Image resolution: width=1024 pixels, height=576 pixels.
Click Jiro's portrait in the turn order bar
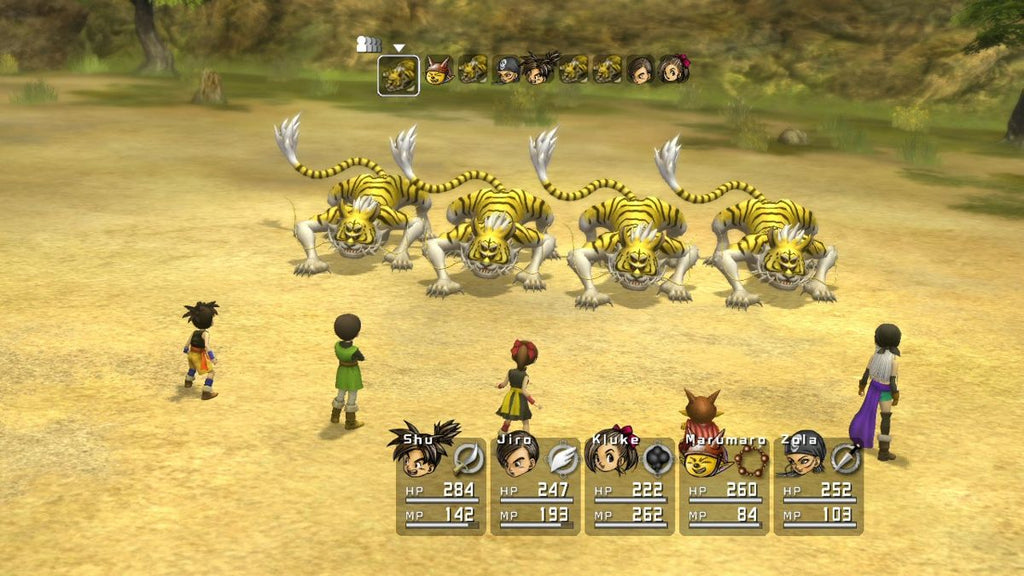click(x=640, y=70)
